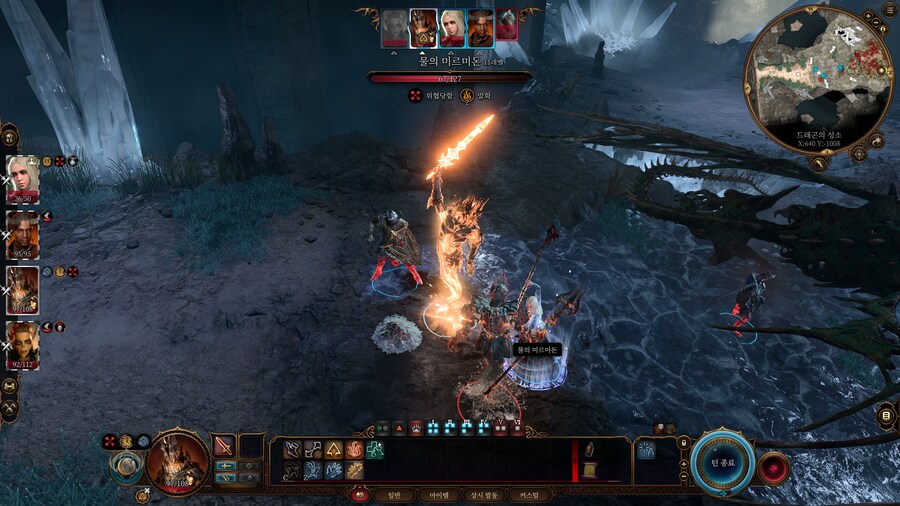Click the red sword main-hand attack slot
The width and height of the screenshot is (900, 506).
point(224,447)
